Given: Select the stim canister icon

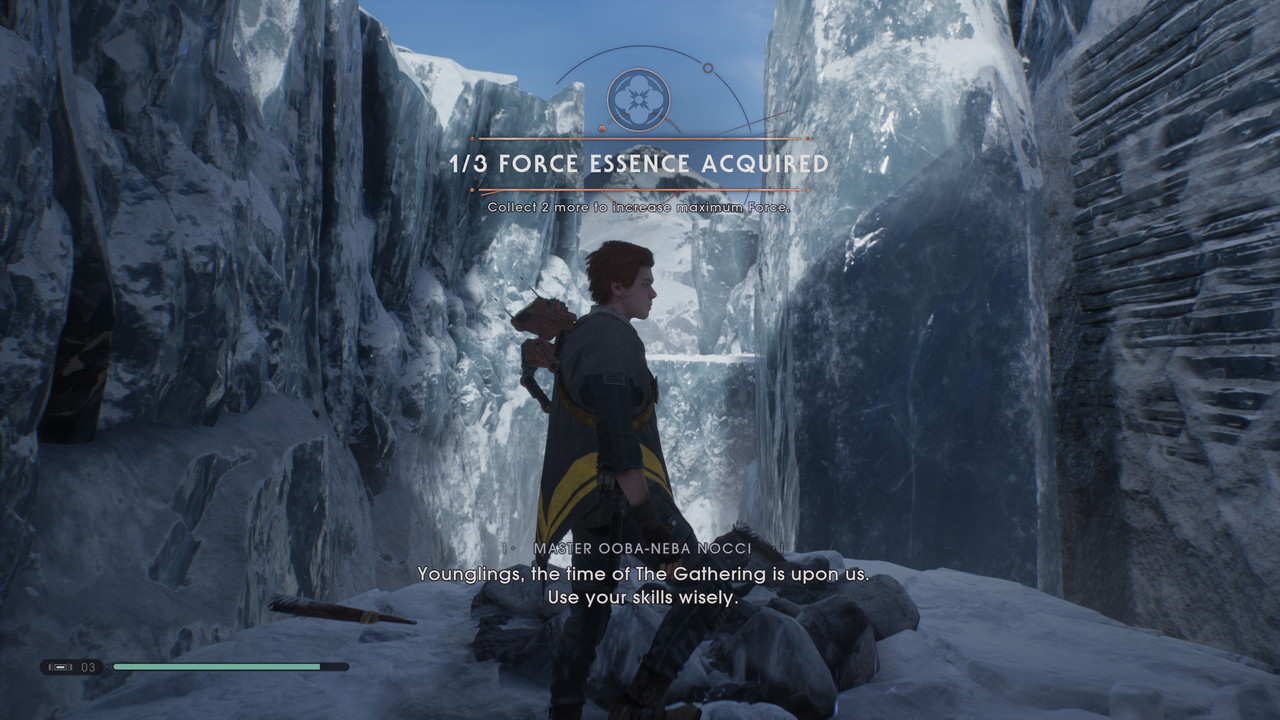Looking at the screenshot, I should point(60,667).
